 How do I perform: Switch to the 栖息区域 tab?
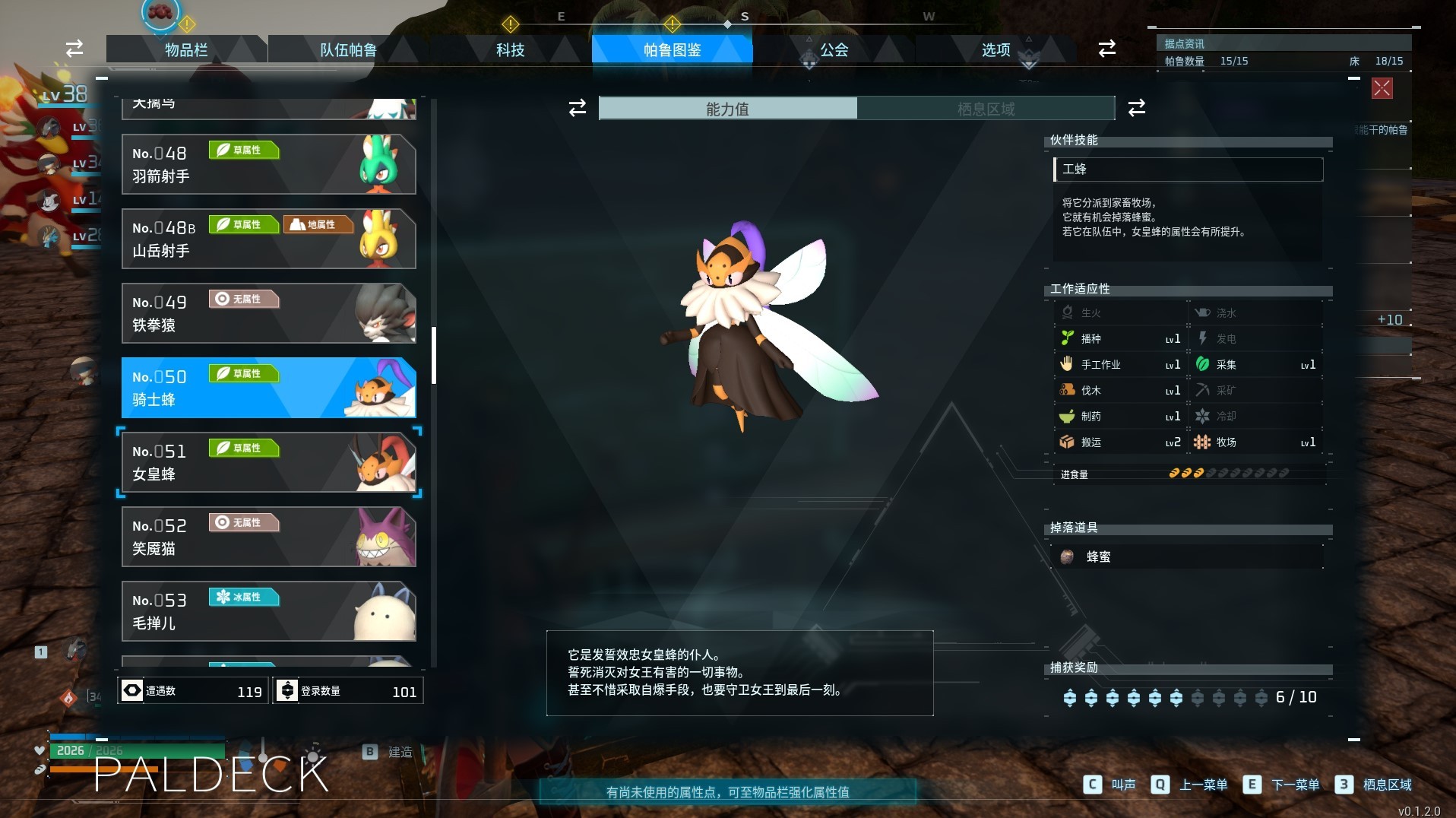(986, 109)
